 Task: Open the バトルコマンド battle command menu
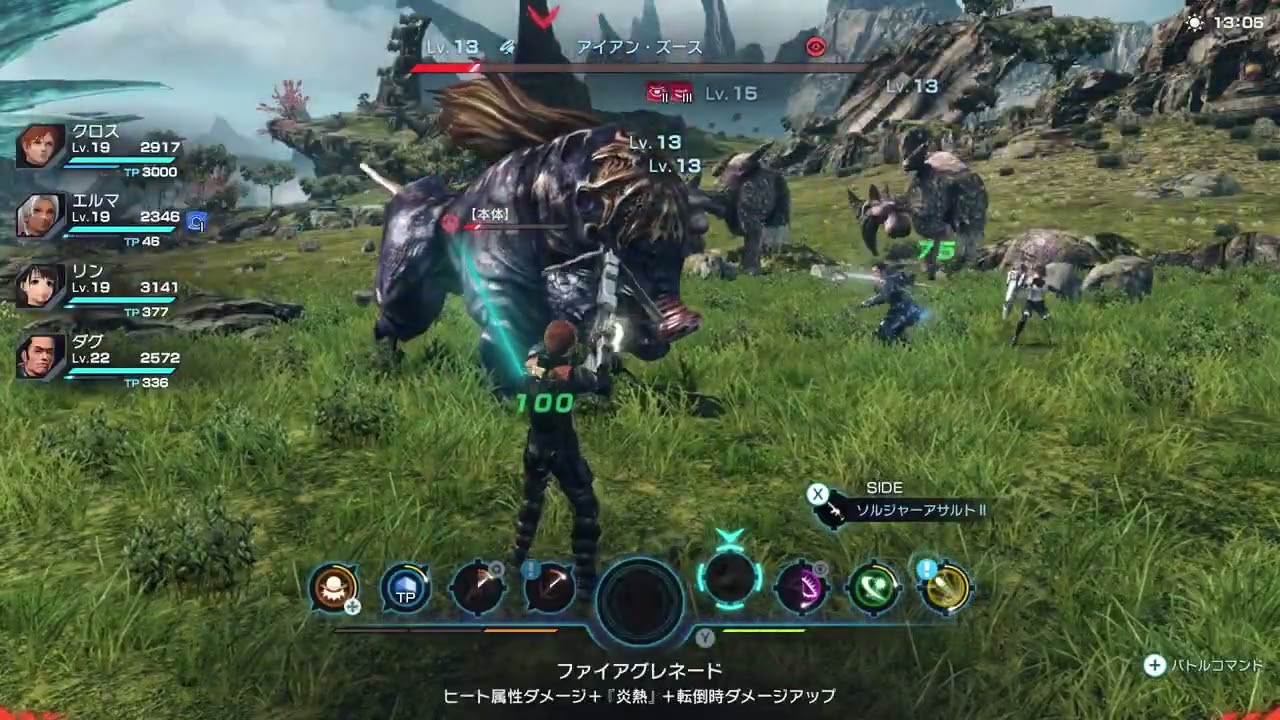pos(1205,665)
